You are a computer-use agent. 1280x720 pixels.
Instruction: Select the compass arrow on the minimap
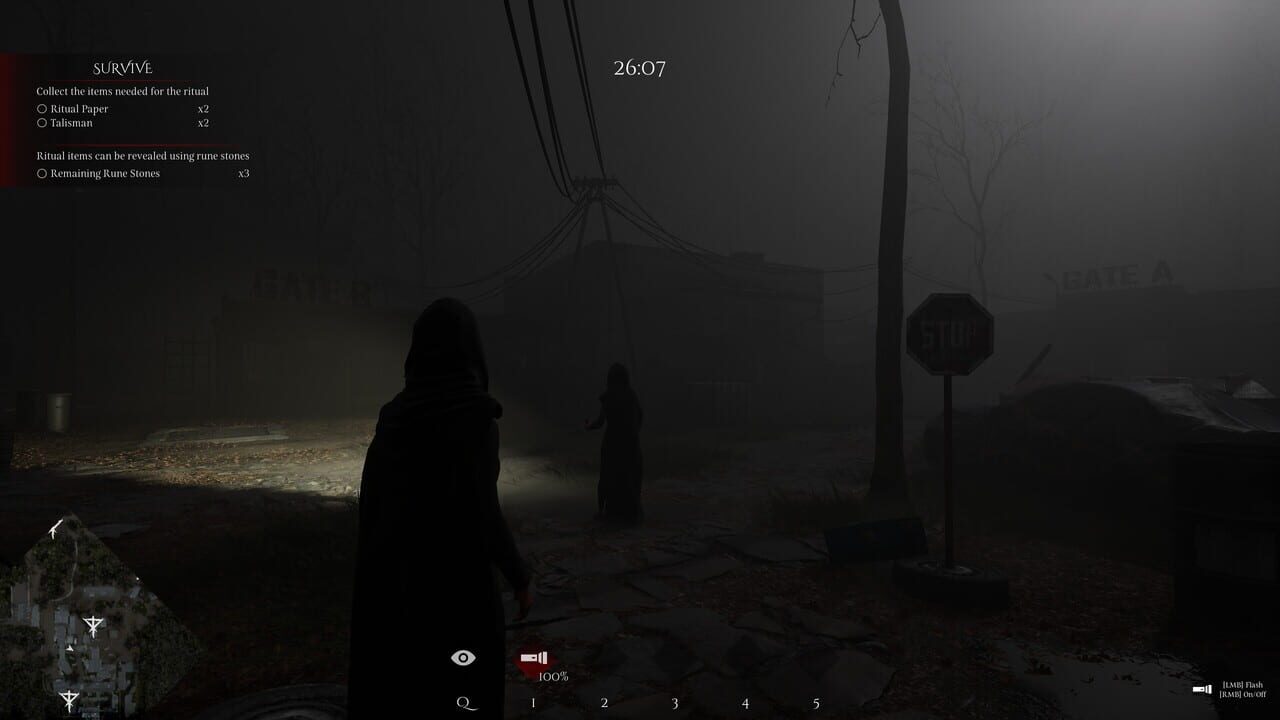point(54,528)
